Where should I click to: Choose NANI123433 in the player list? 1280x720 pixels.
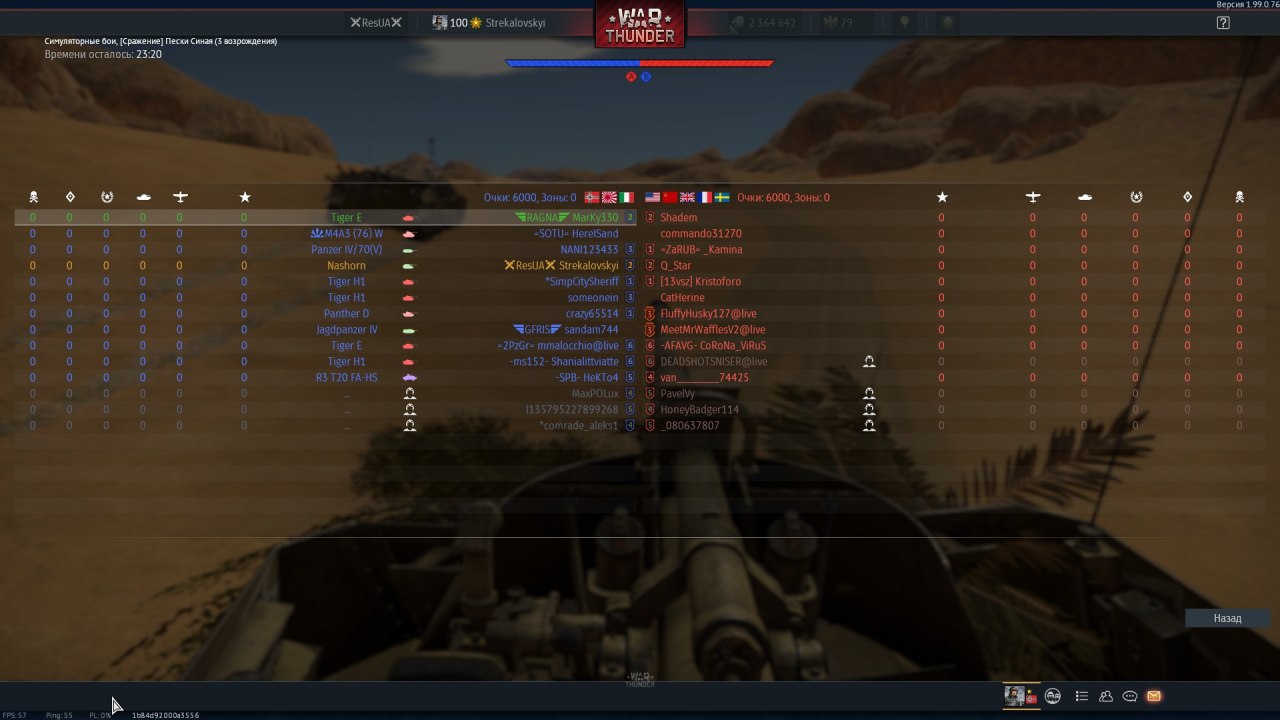[x=589, y=249]
